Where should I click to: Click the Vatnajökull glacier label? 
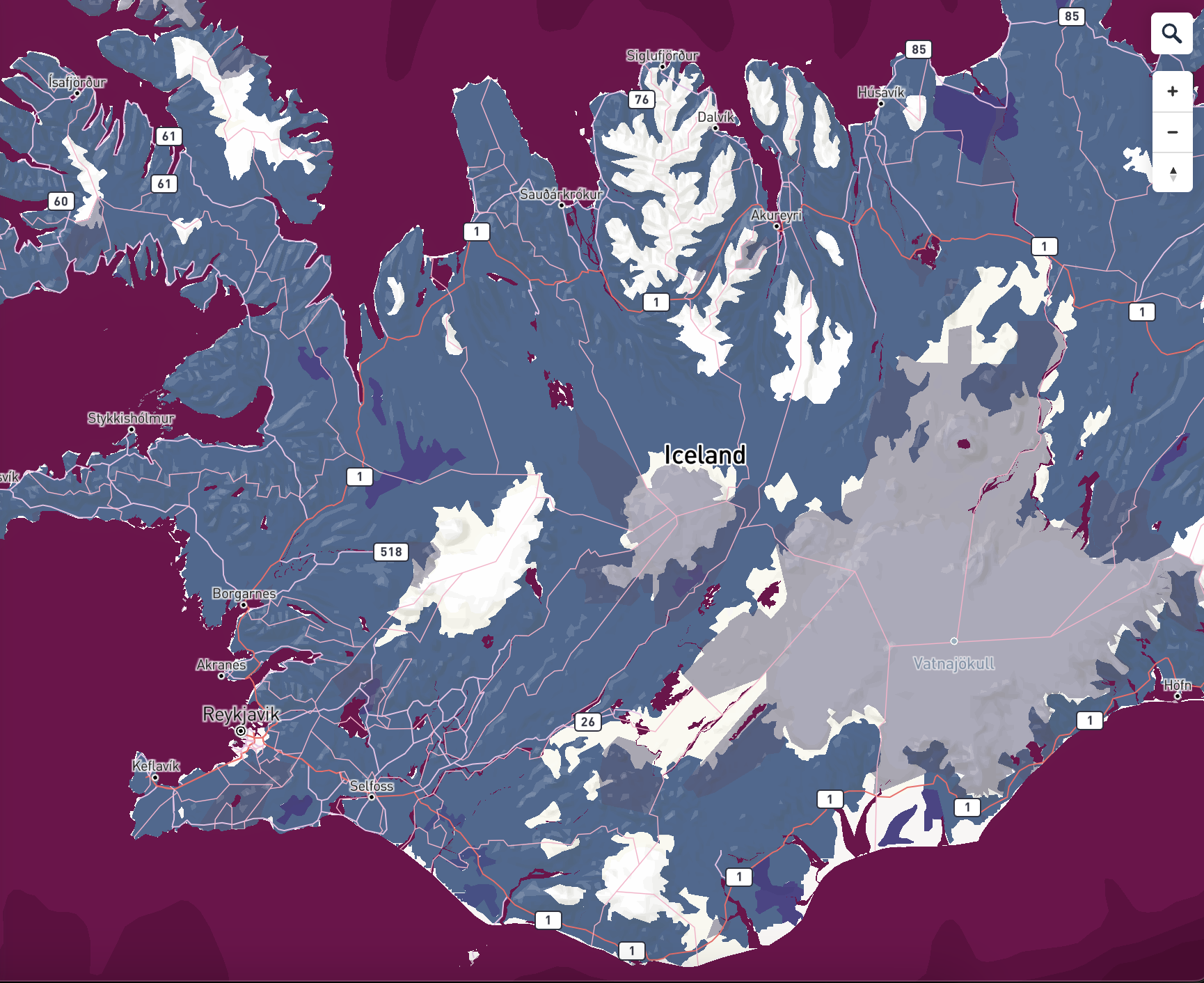[955, 664]
